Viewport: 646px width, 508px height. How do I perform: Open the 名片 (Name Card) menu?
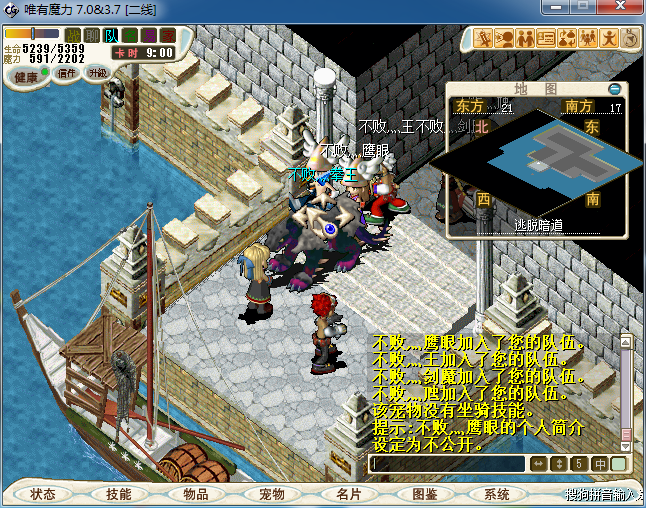(348, 494)
